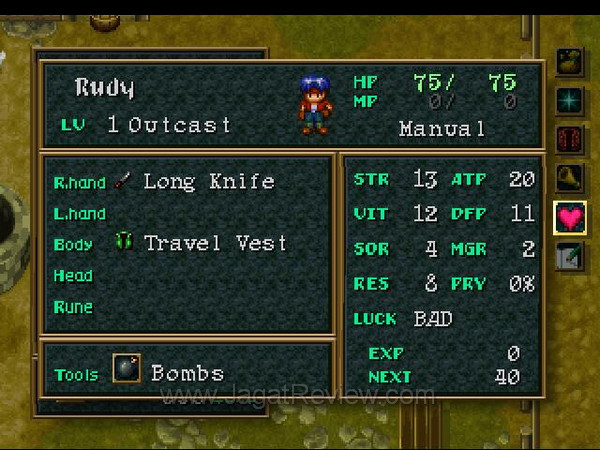Select the empty Rune slot row

tap(190, 306)
